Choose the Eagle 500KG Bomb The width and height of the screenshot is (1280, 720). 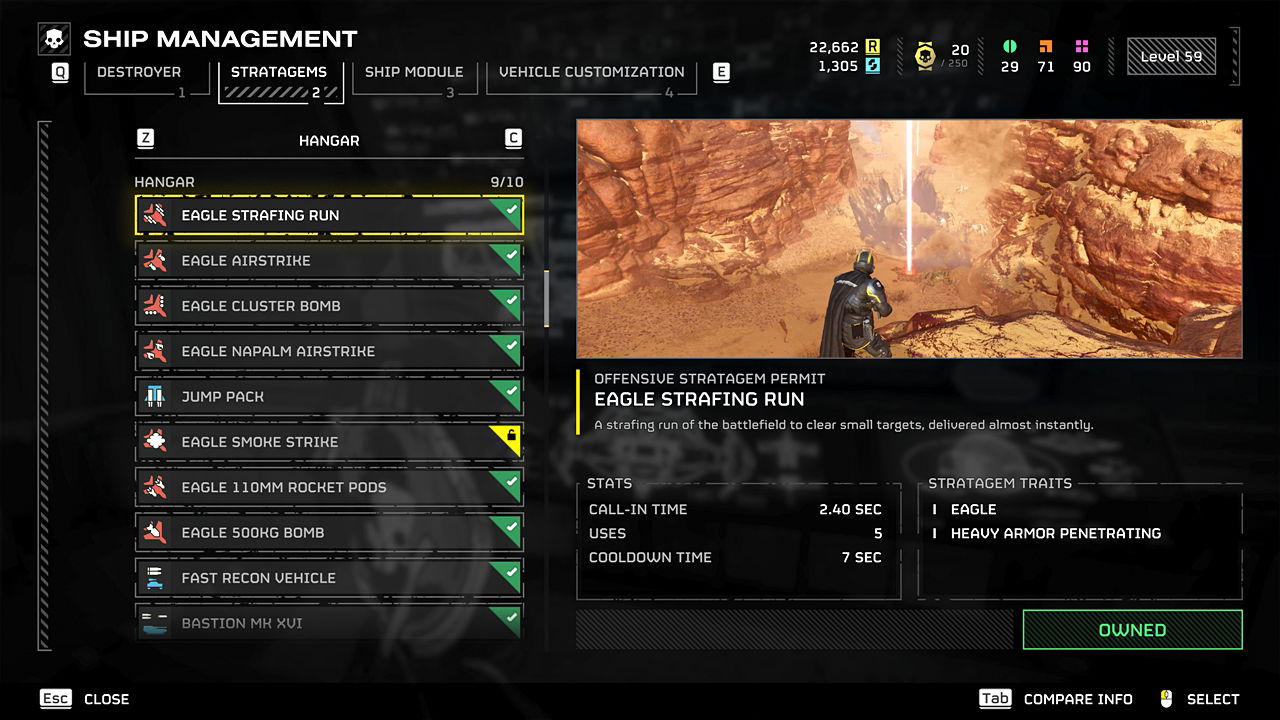coord(328,533)
